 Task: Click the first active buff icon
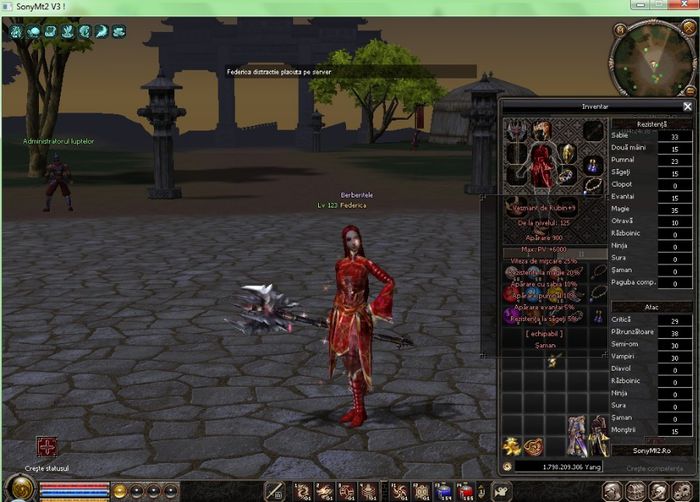click(17, 32)
